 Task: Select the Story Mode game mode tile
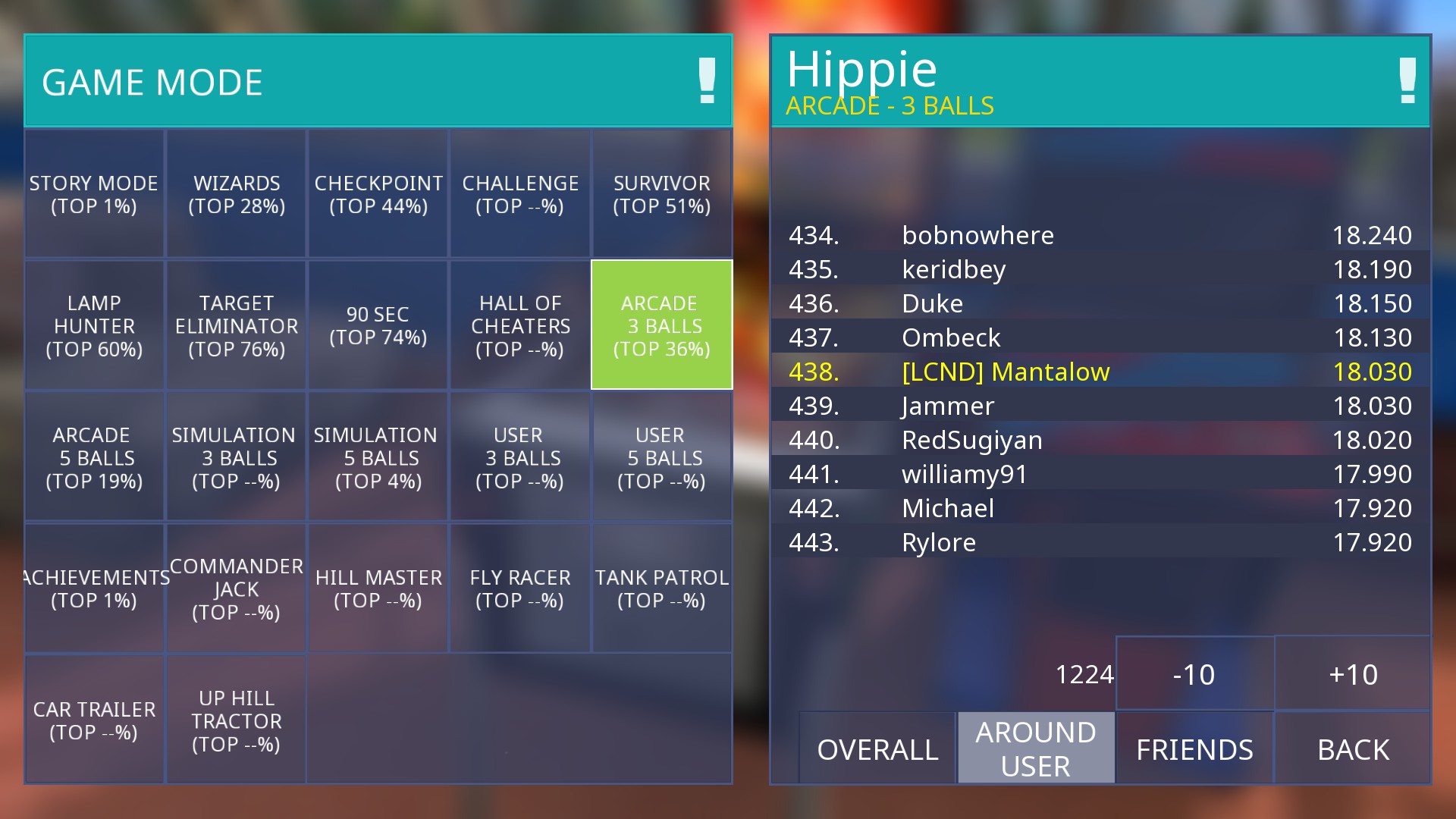[x=94, y=194]
